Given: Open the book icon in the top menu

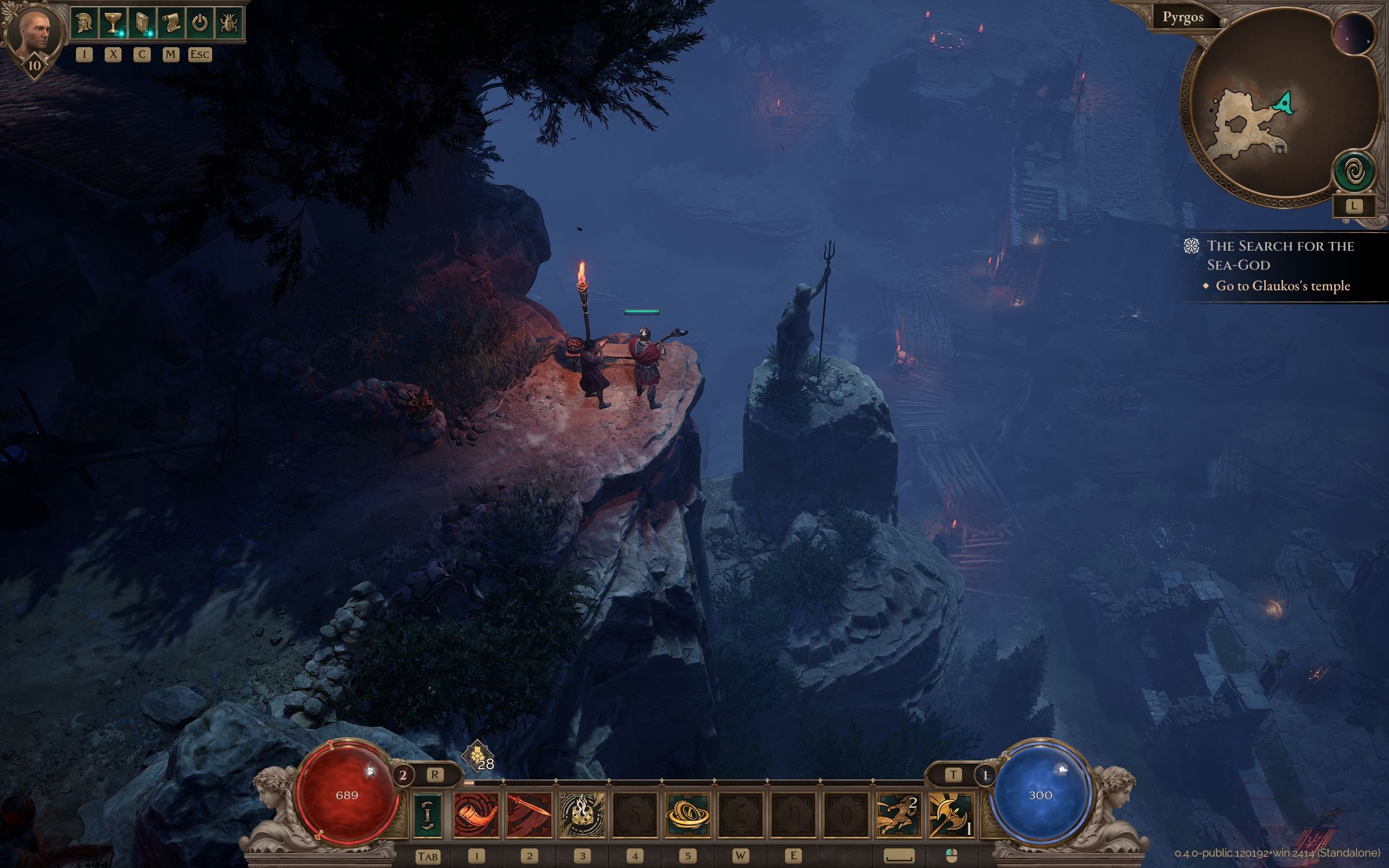Looking at the screenshot, I should [142, 23].
